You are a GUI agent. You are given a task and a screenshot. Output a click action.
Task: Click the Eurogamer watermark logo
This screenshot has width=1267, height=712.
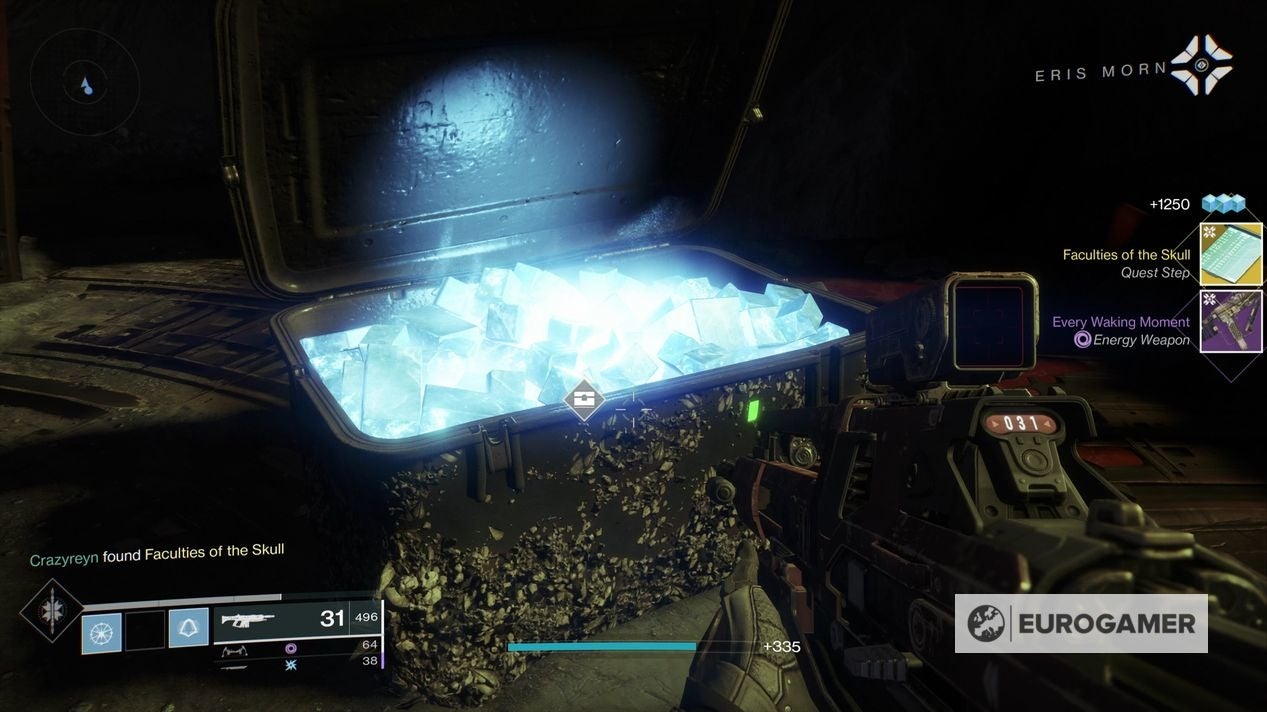pos(1081,624)
